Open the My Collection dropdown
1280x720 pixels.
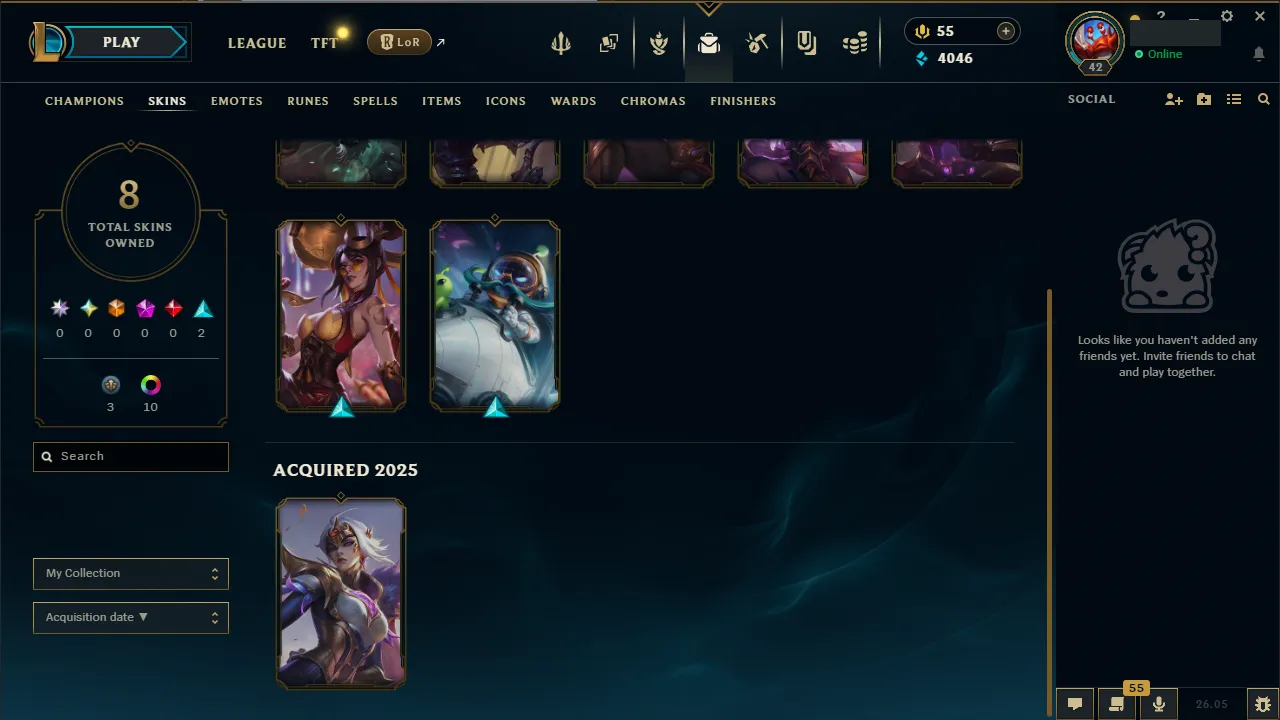[130, 573]
